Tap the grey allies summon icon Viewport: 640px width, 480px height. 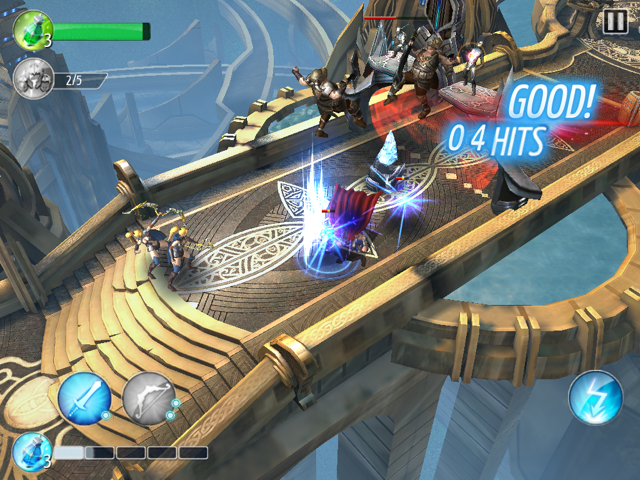pos(35,79)
